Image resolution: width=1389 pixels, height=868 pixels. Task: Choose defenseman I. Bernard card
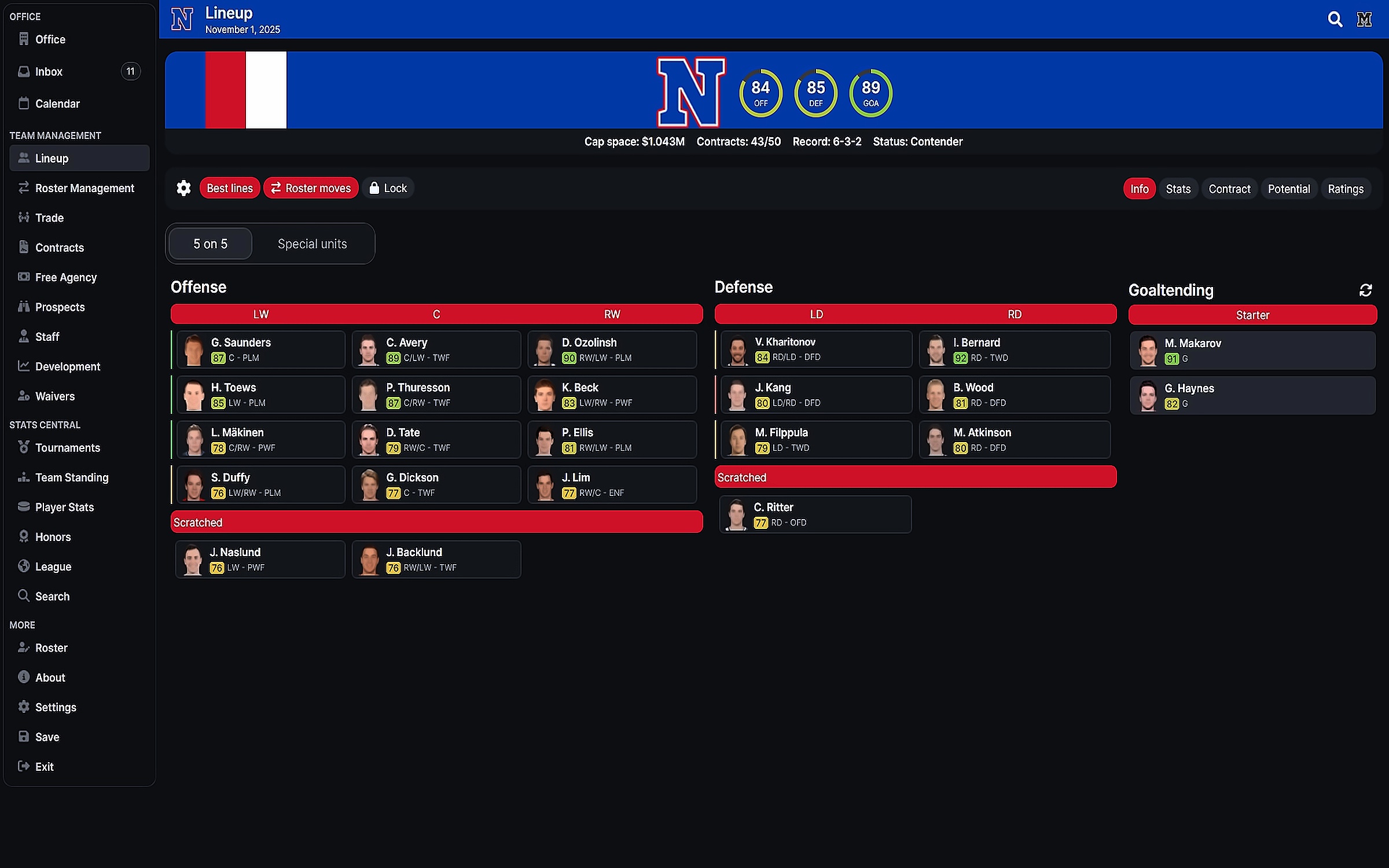[1014, 350]
